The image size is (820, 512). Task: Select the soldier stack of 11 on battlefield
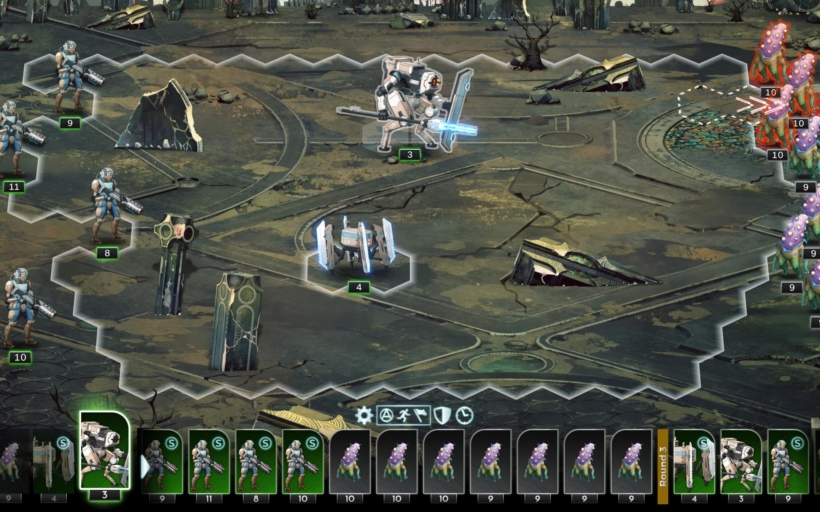(x=14, y=140)
